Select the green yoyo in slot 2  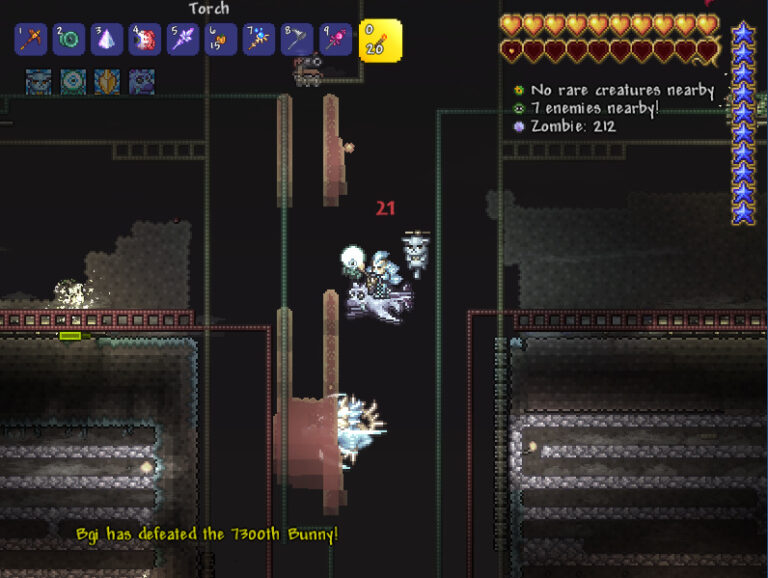tap(69, 40)
